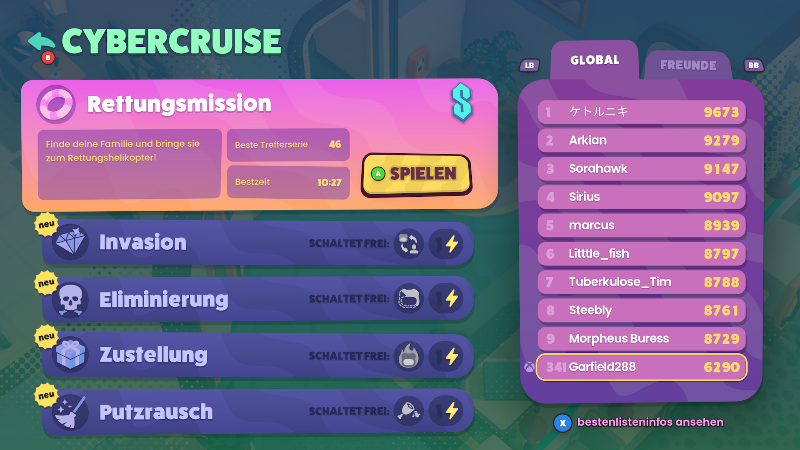800x450 pixels.
Task: Select Tuberkulose_Tim's ranking row
Action: pos(642,282)
